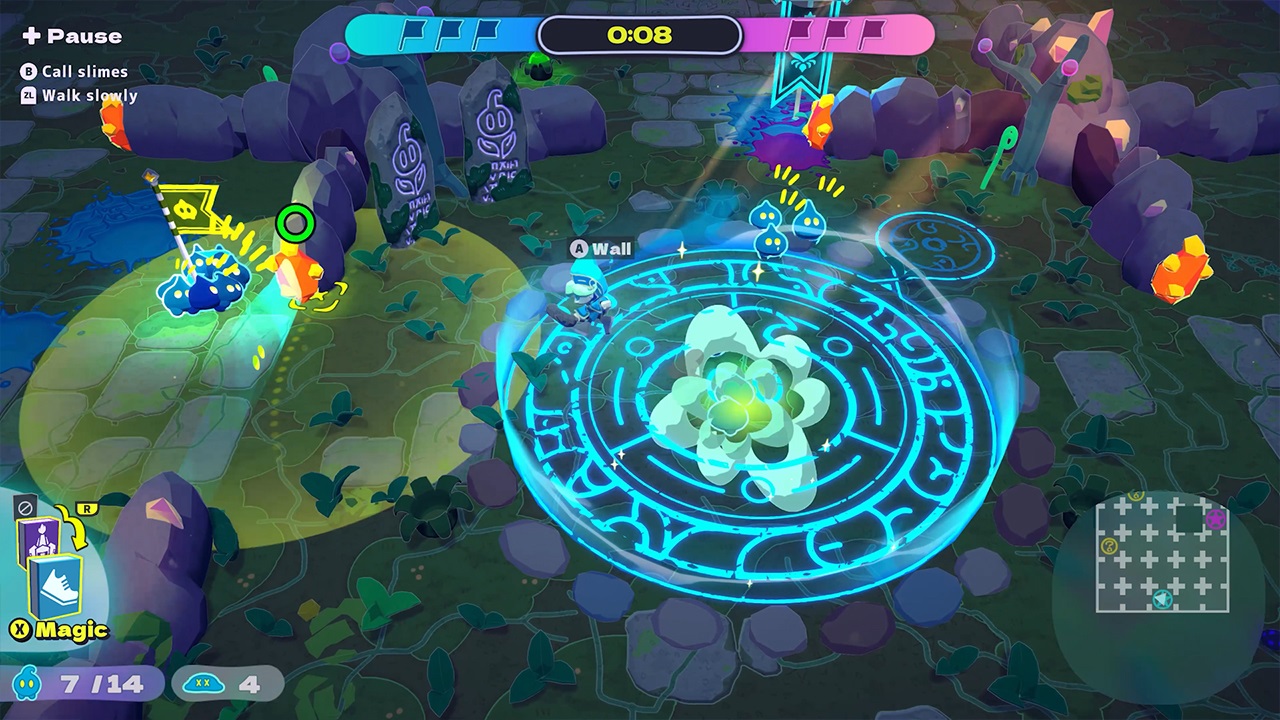Click the purple star marker on the minimap
Viewport: 1280px width, 720px height.
click(1215, 519)
